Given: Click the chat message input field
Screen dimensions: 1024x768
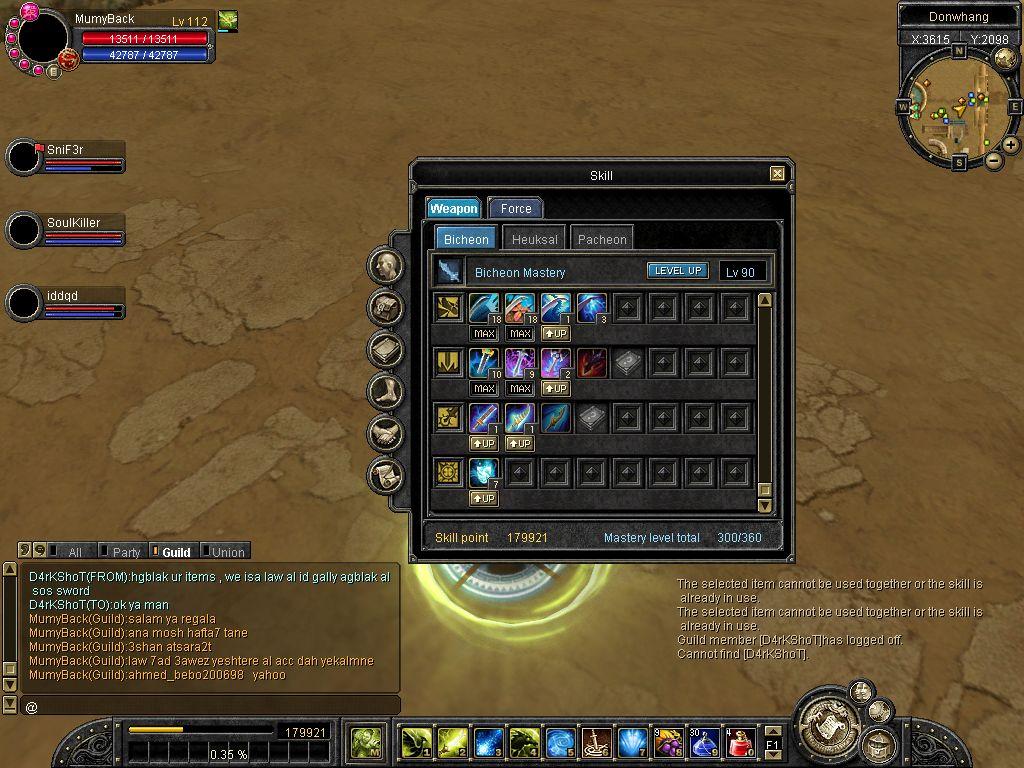Looking at the screenshot, I should [x=210, y=707].
